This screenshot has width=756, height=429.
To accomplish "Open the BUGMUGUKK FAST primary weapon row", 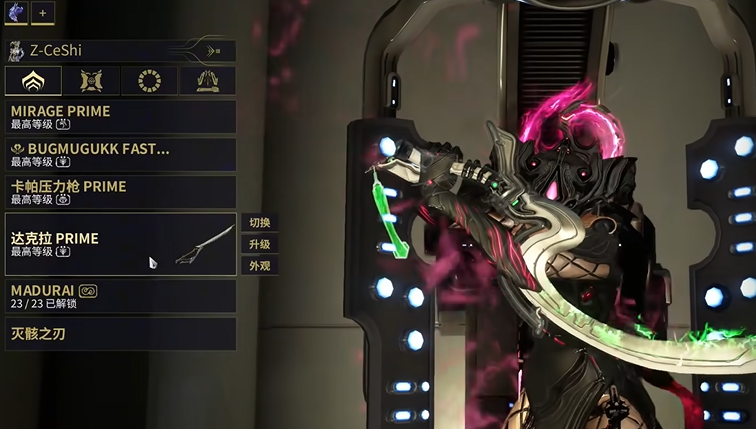I will click(x=120, y=154).
